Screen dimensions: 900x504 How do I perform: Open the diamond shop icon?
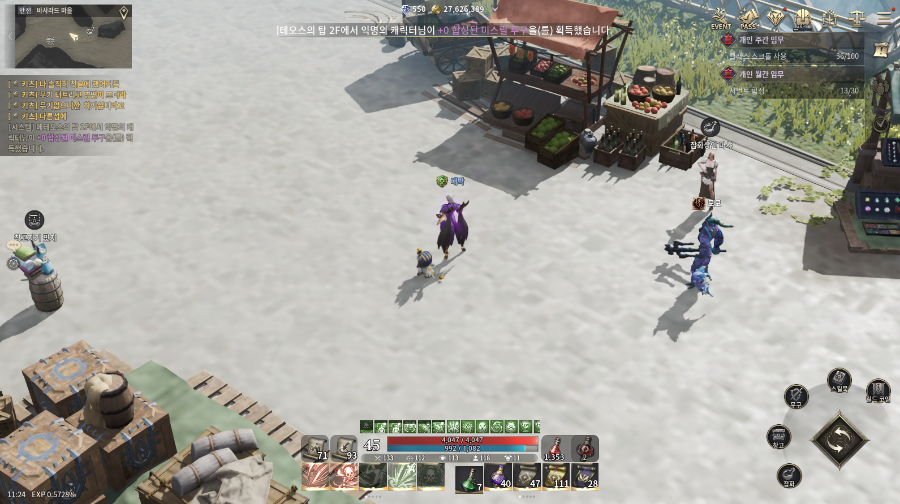click(x=776, y=17)
